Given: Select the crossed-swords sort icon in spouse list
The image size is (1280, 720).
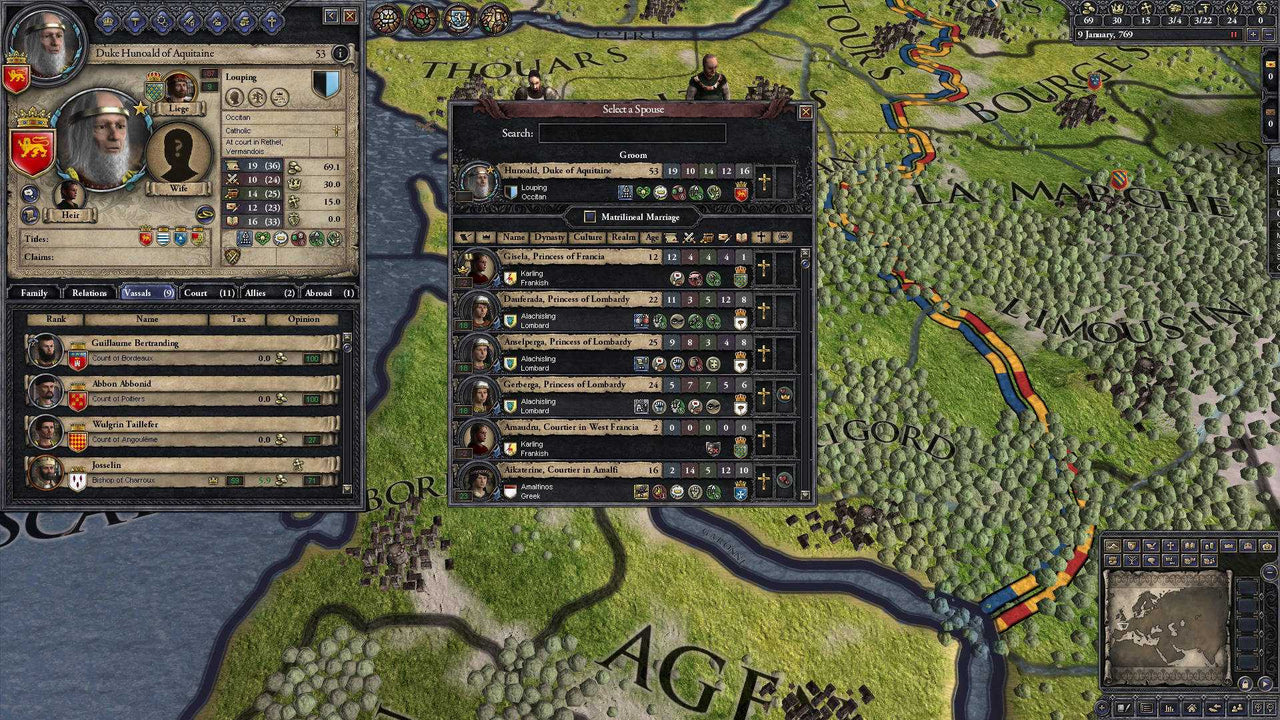Looking at the screenshot, I should click(x=688, y=238).
